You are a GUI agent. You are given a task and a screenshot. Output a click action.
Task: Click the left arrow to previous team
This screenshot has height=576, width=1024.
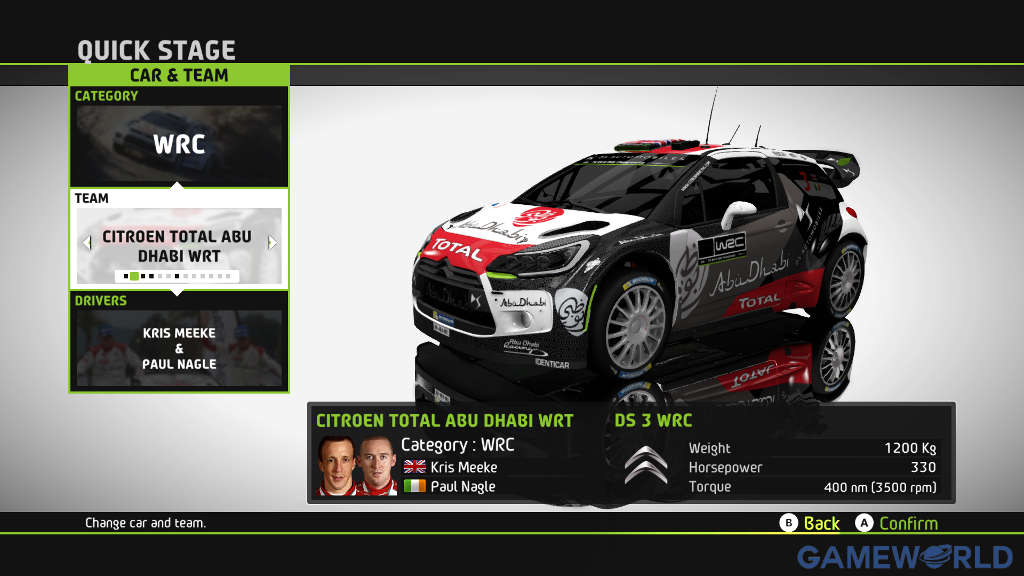[x=86, y=242]
